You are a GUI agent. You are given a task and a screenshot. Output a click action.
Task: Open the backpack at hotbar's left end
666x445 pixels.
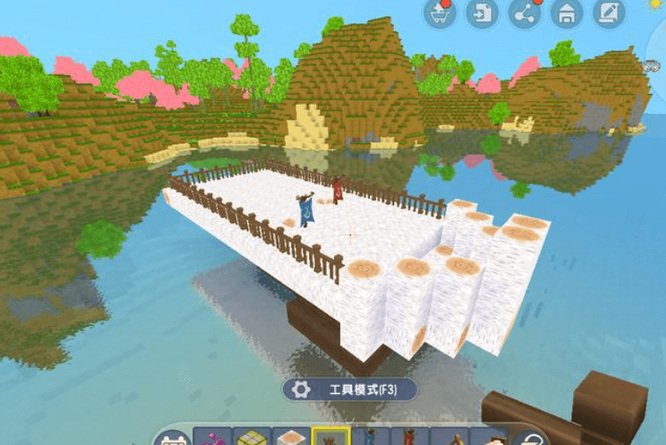173,438
